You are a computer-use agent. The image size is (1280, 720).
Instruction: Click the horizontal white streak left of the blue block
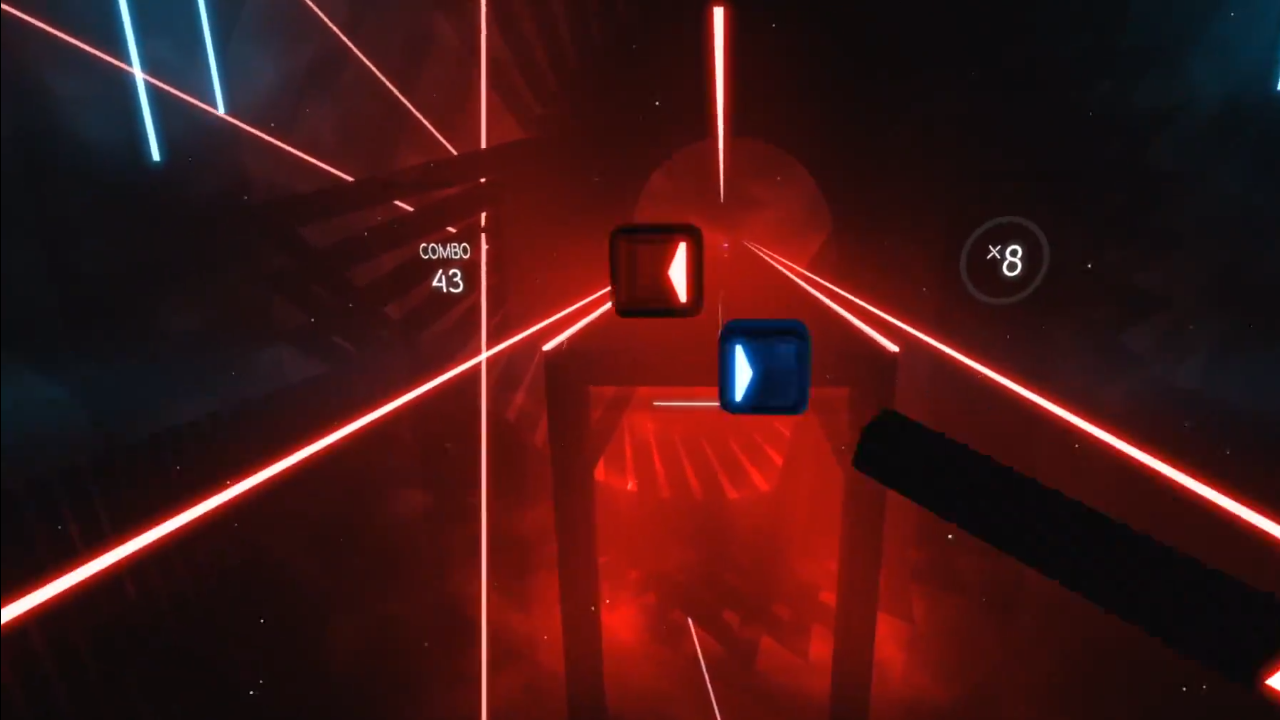(685, 403)
